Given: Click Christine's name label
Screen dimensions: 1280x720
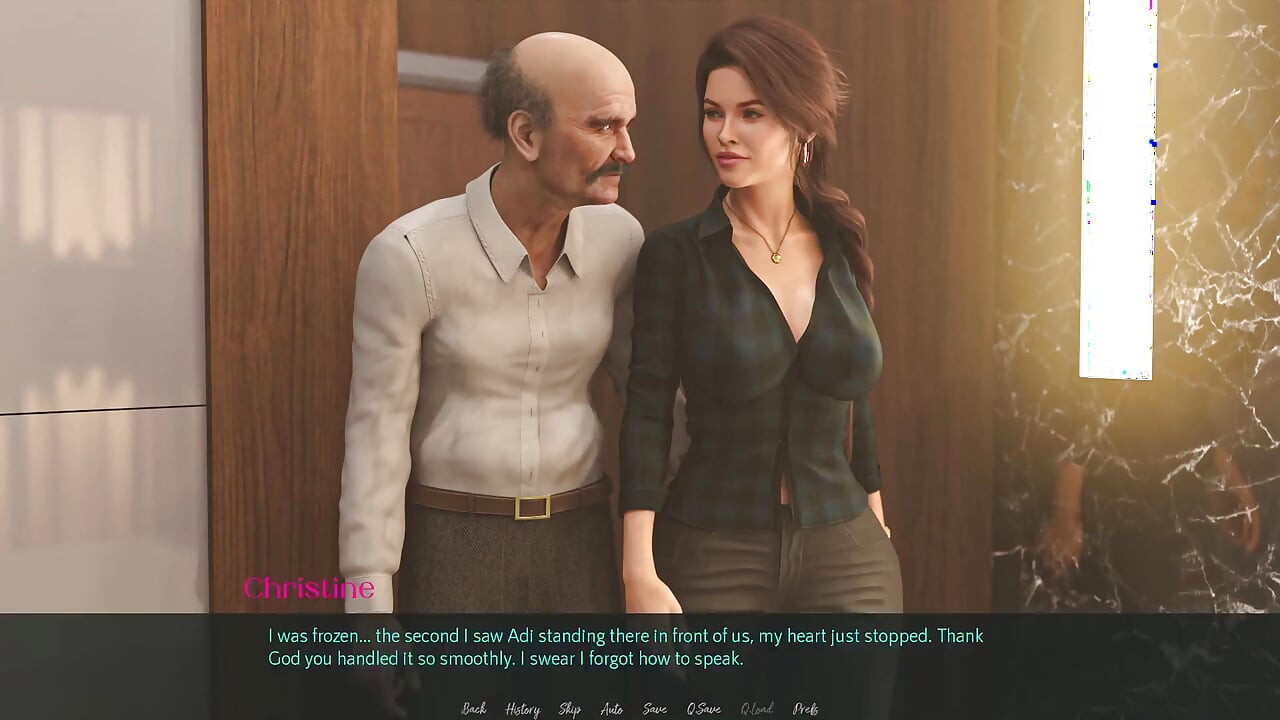Looking at the screenshot, I should click(310, 588).
